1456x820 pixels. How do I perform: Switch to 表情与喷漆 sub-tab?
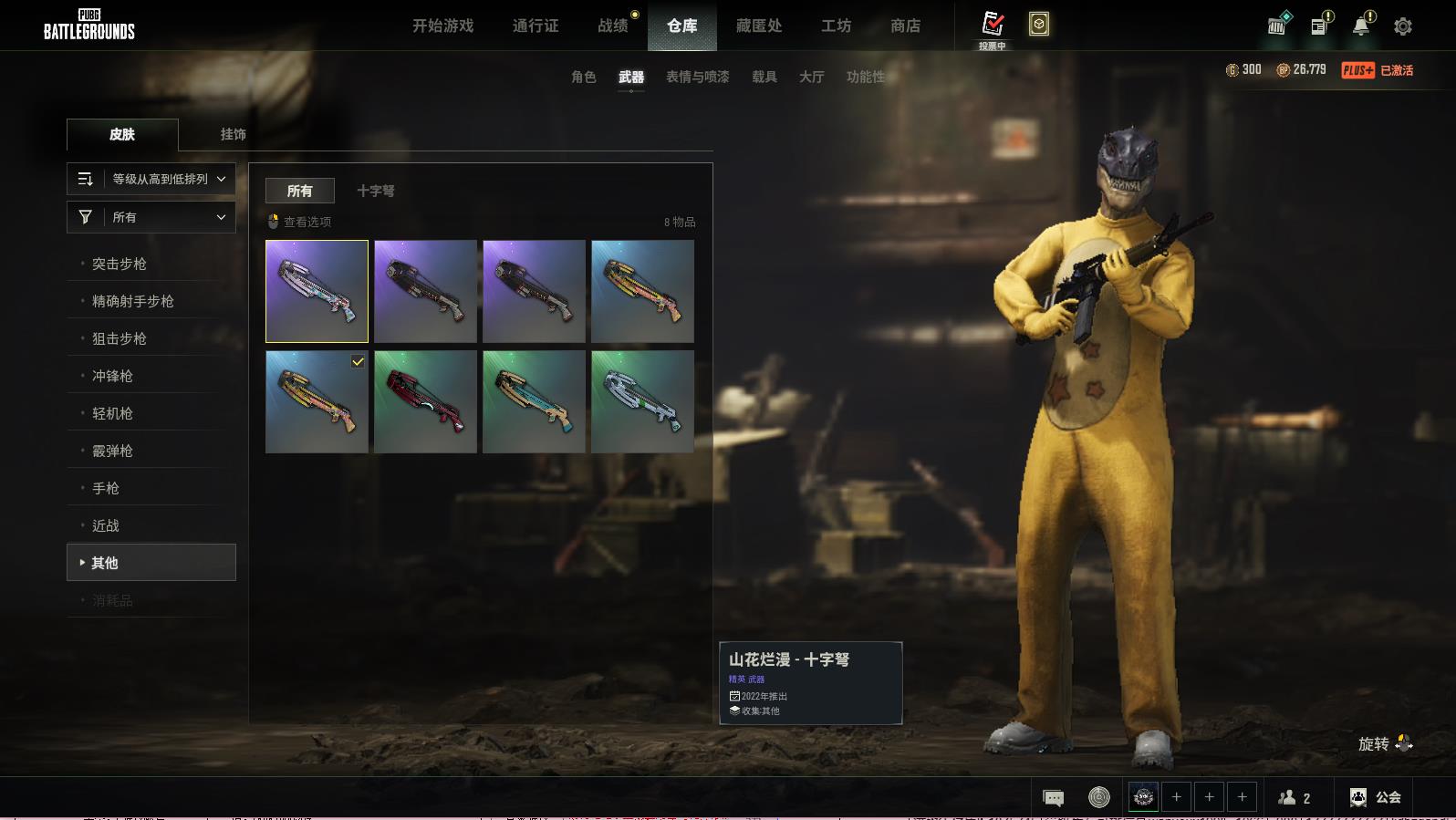(697, 77)
